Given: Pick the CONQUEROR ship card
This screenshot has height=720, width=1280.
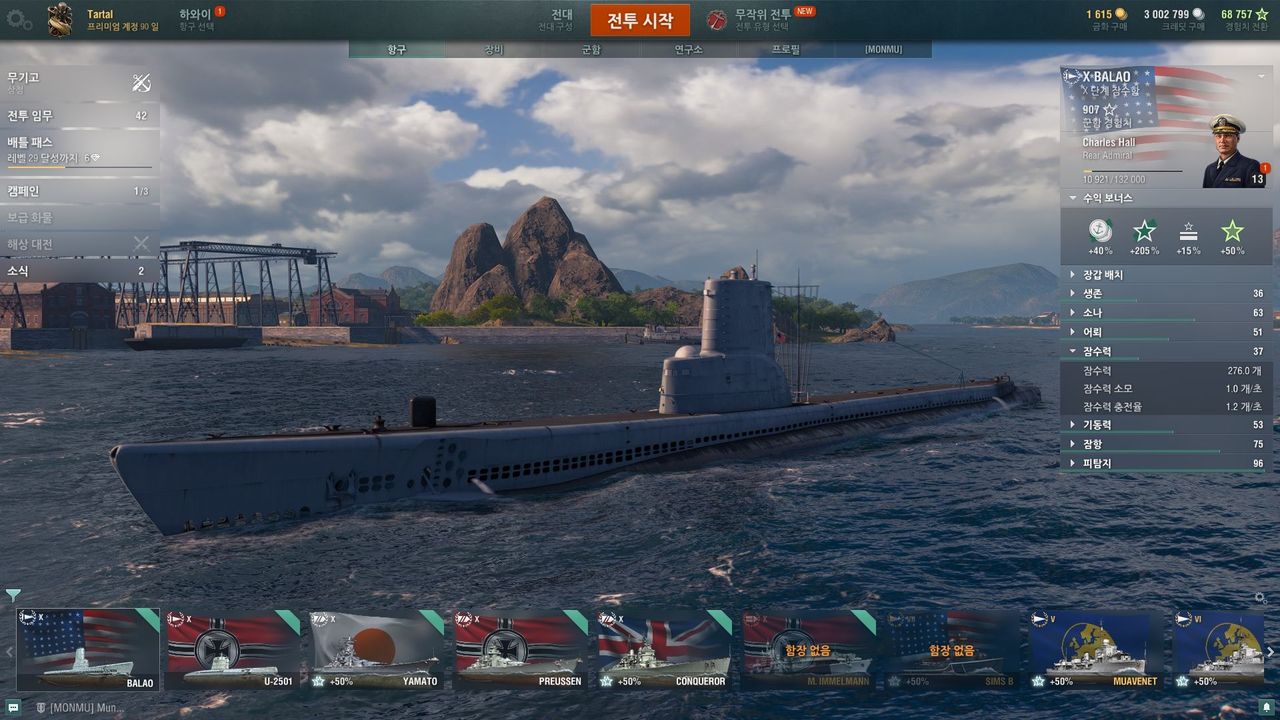Looking at the screenshot, I should (665, 650).
